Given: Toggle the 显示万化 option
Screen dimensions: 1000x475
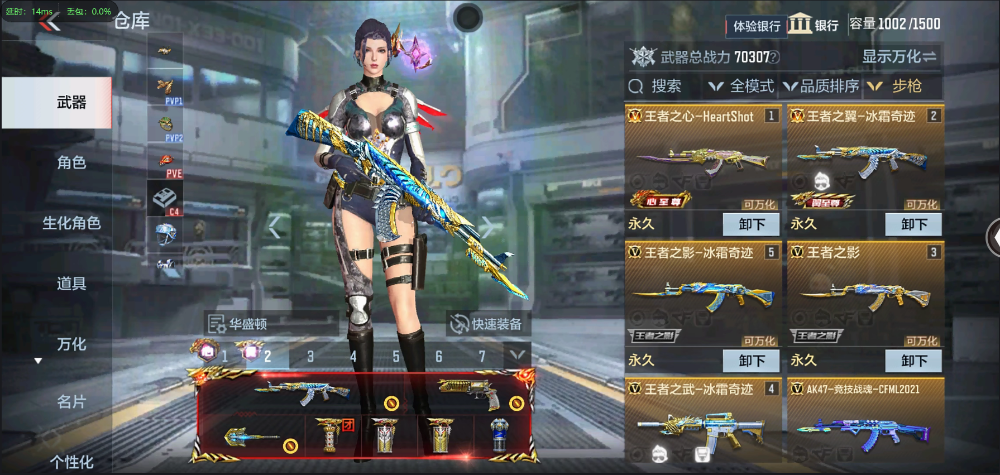Looking at the screenshot, I should pyautogui.click(x=899, y=57).
